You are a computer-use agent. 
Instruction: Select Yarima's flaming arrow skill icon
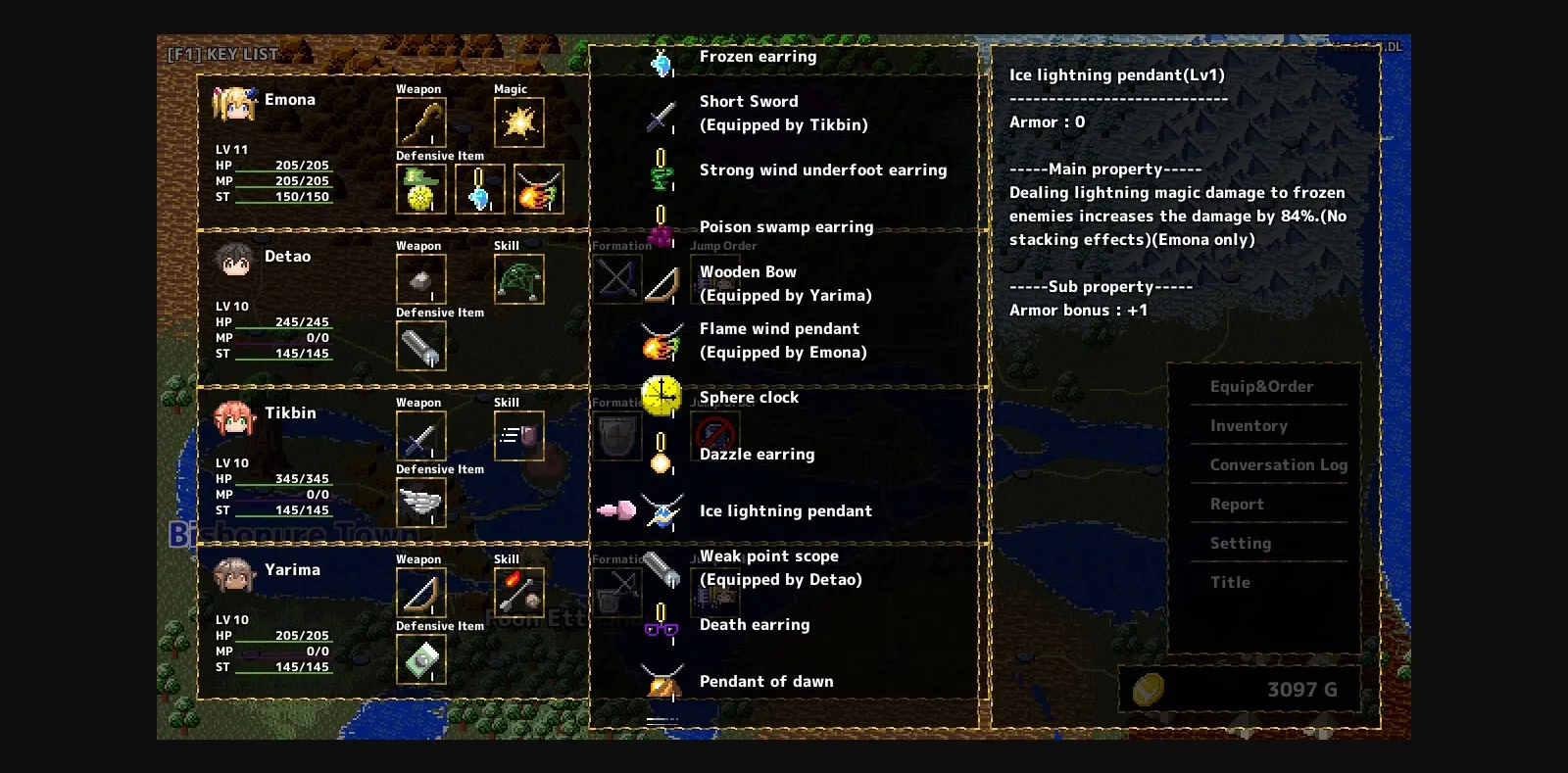(x=517, y=592)
